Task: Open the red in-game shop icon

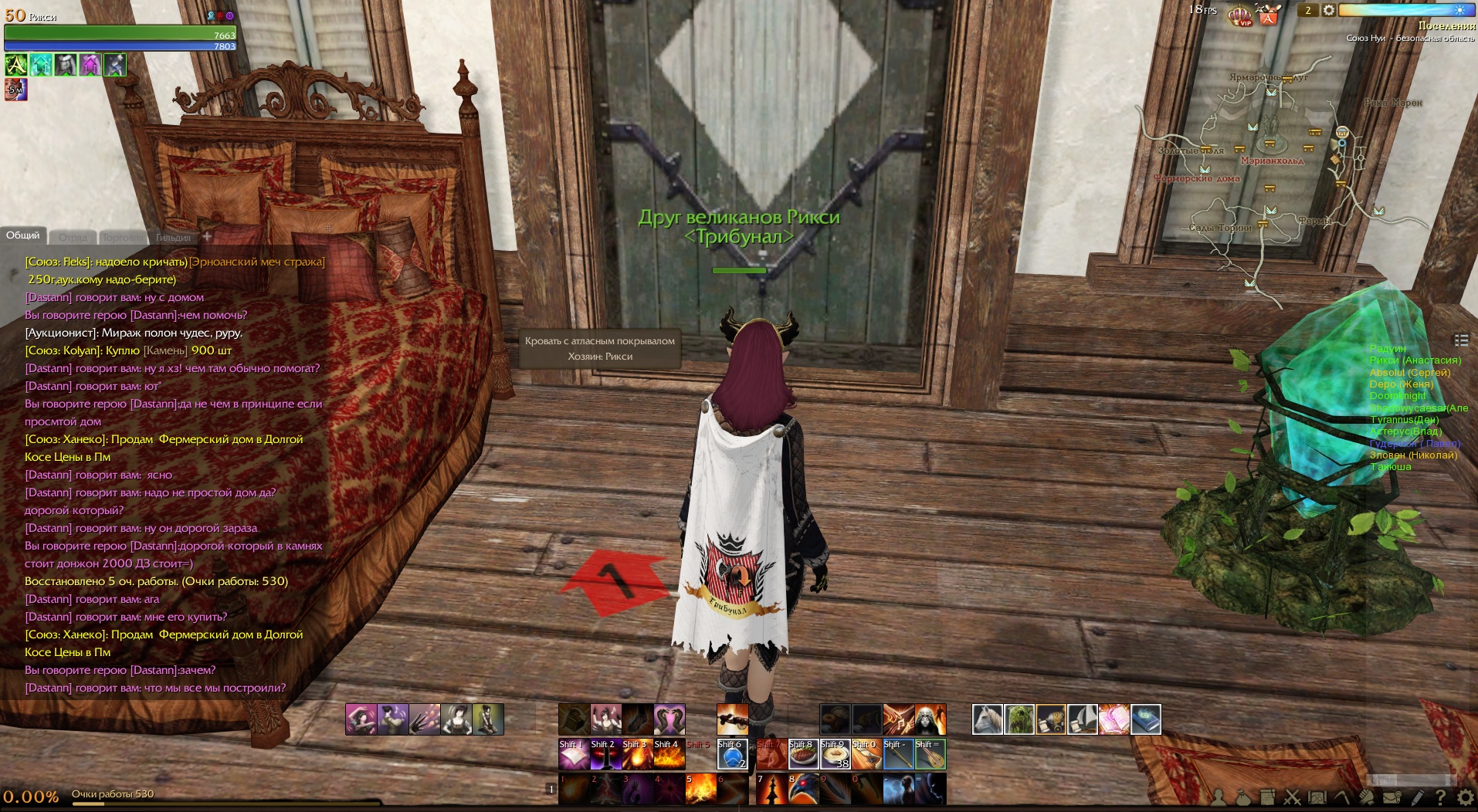Action: (x=1268, y=15)
